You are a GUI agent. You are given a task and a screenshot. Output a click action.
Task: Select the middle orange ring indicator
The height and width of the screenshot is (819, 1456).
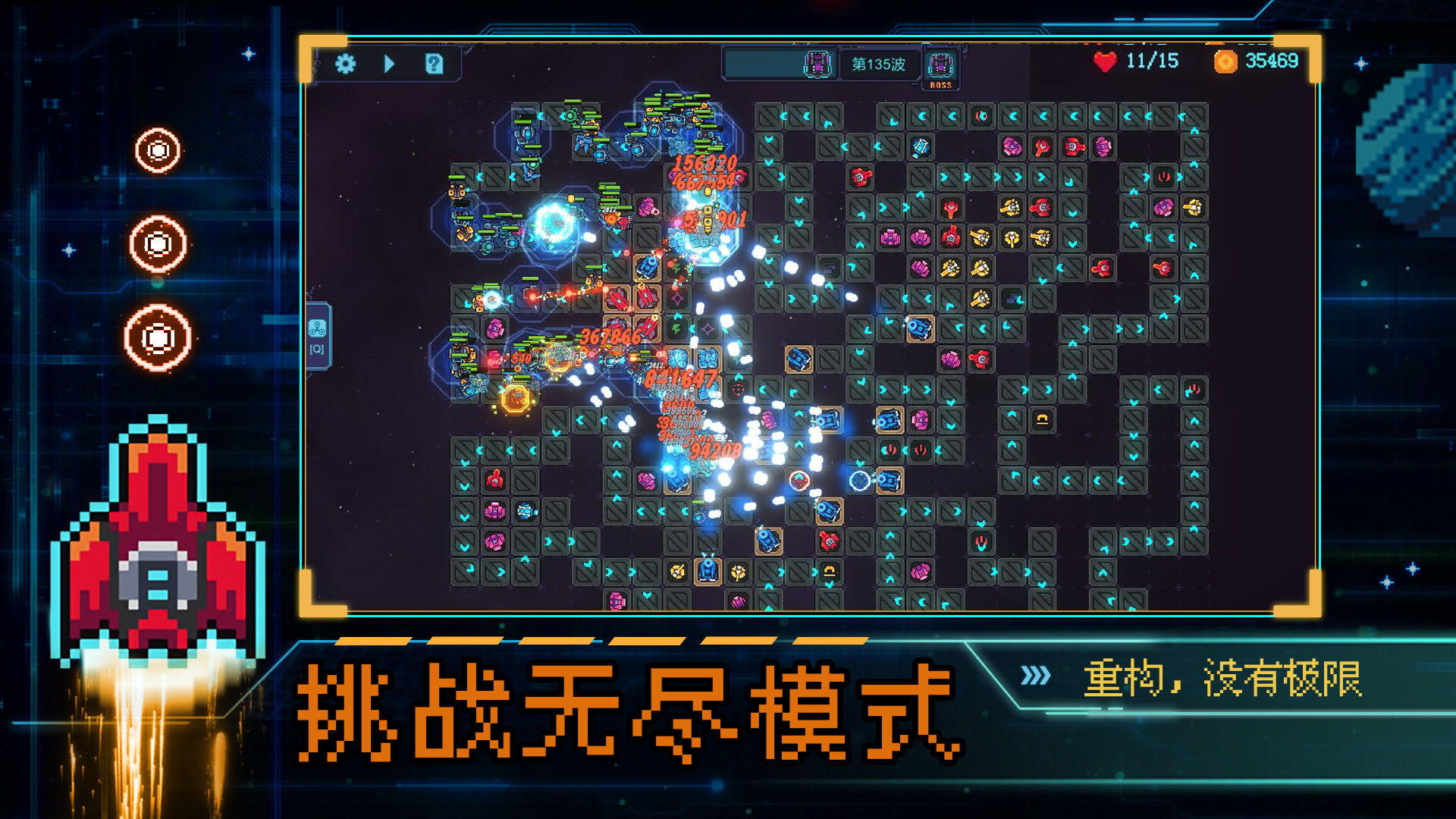tap(157, 243)
